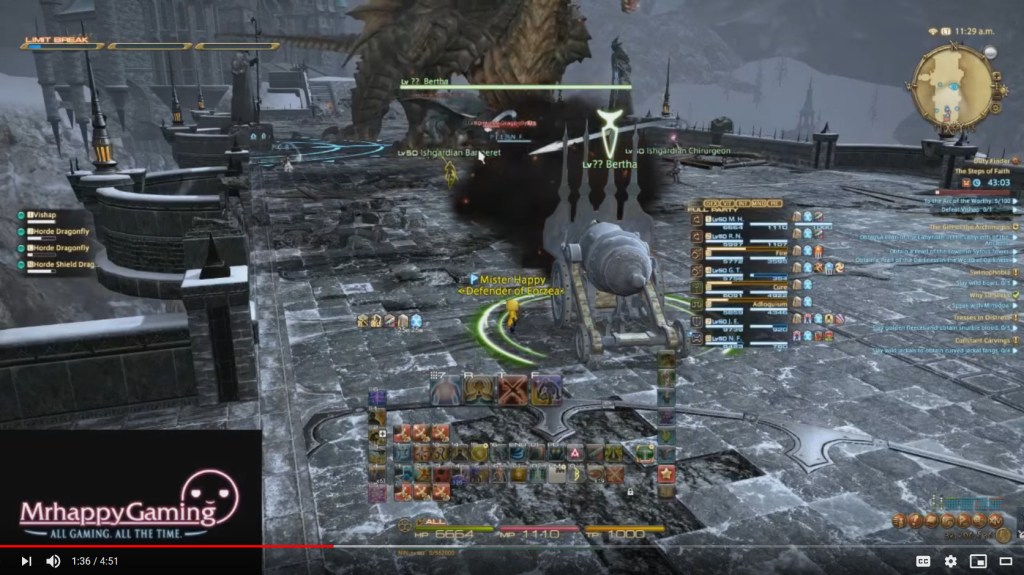This screenshot has width=1024, height=575.
Task: Select party member casting Adloquium
Action: point(740,302)
